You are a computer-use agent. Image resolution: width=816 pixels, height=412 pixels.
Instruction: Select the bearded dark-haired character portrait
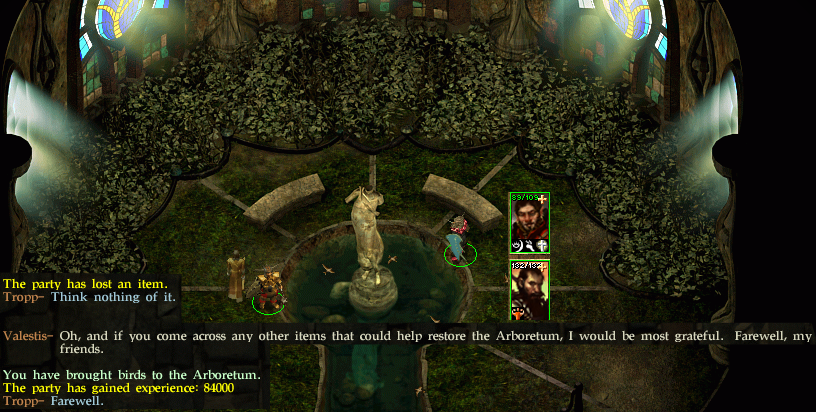point(528,289)
